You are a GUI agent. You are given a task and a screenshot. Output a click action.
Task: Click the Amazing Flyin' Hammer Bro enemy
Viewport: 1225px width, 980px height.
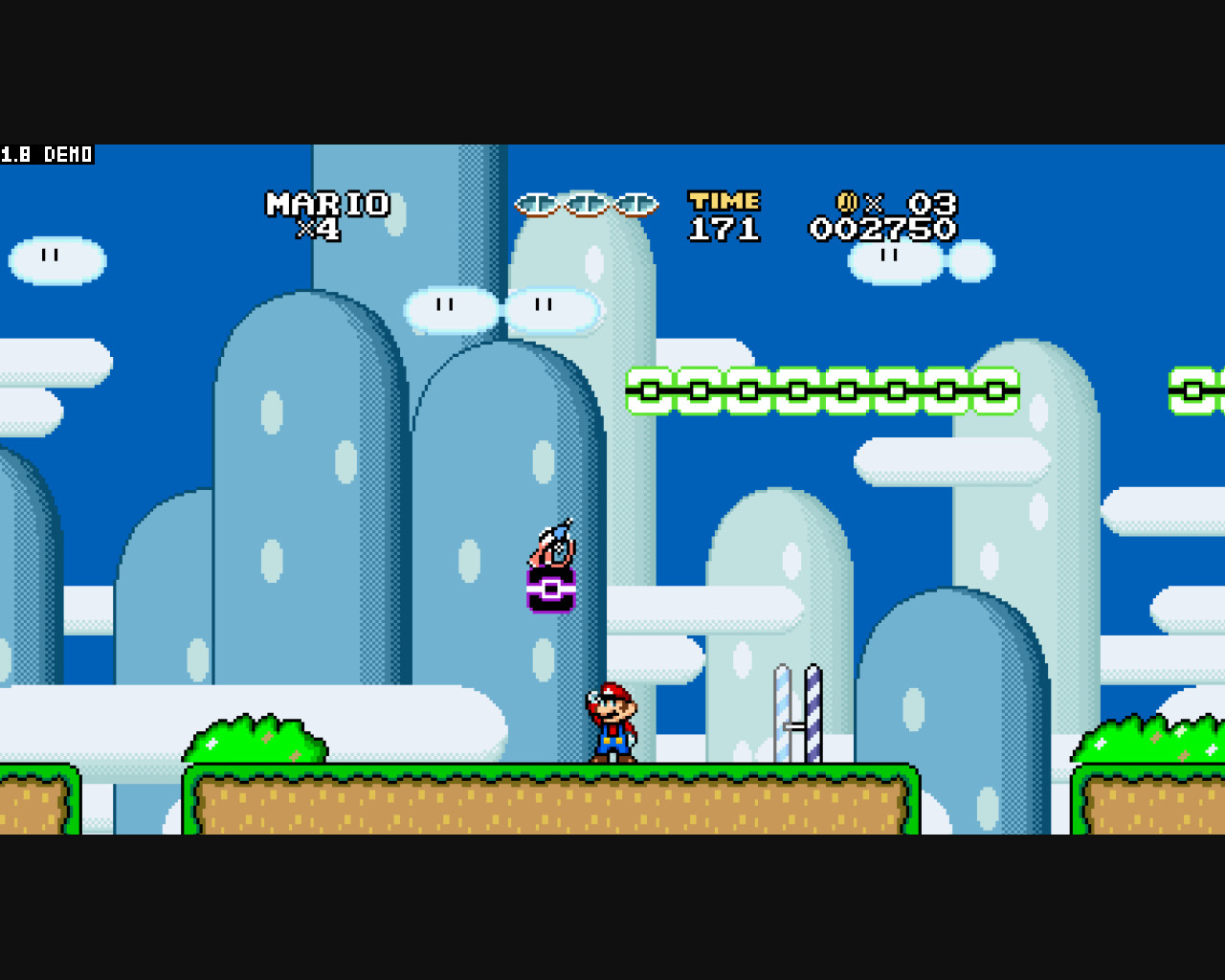[550, 547]
